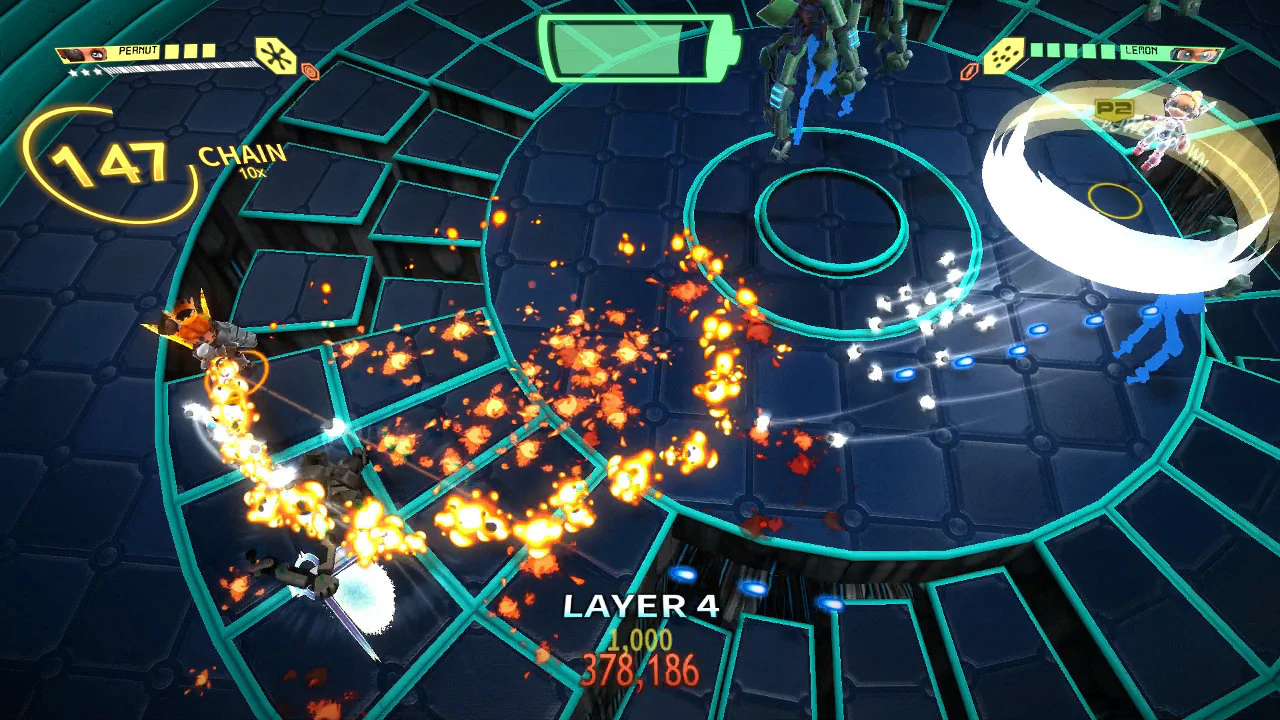1280x720 pixels.
Task: Click the orange capsule icon near Lemon's weapon
Action: (967, 72)
